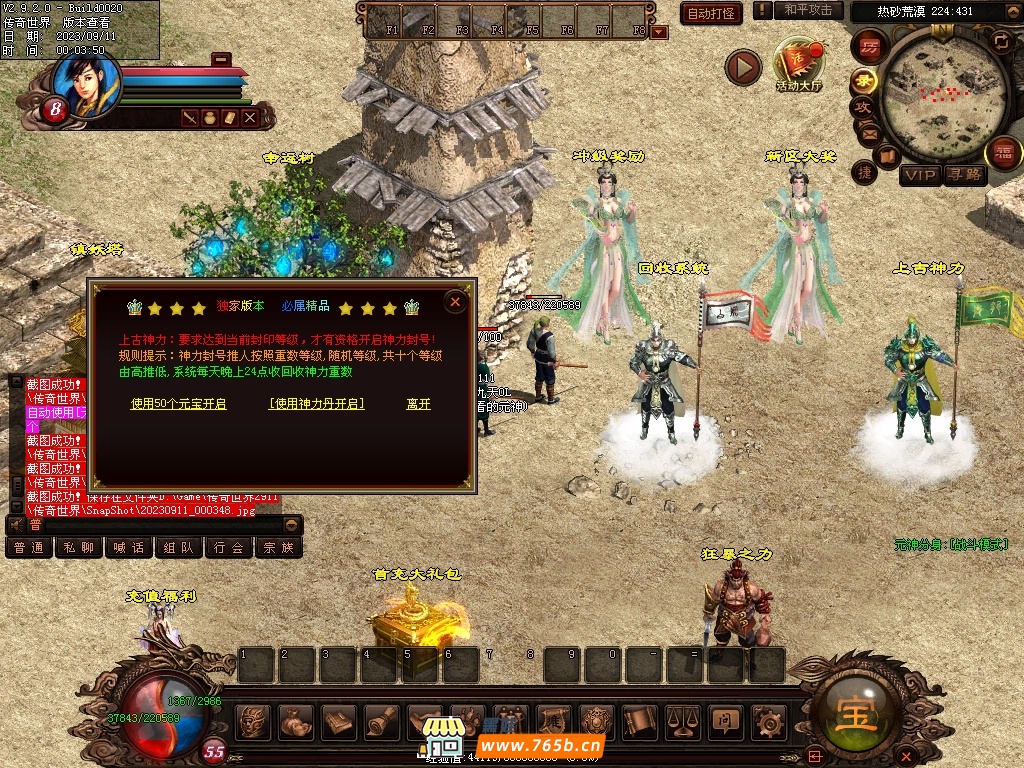Open the balance scales trade icon

682,720
